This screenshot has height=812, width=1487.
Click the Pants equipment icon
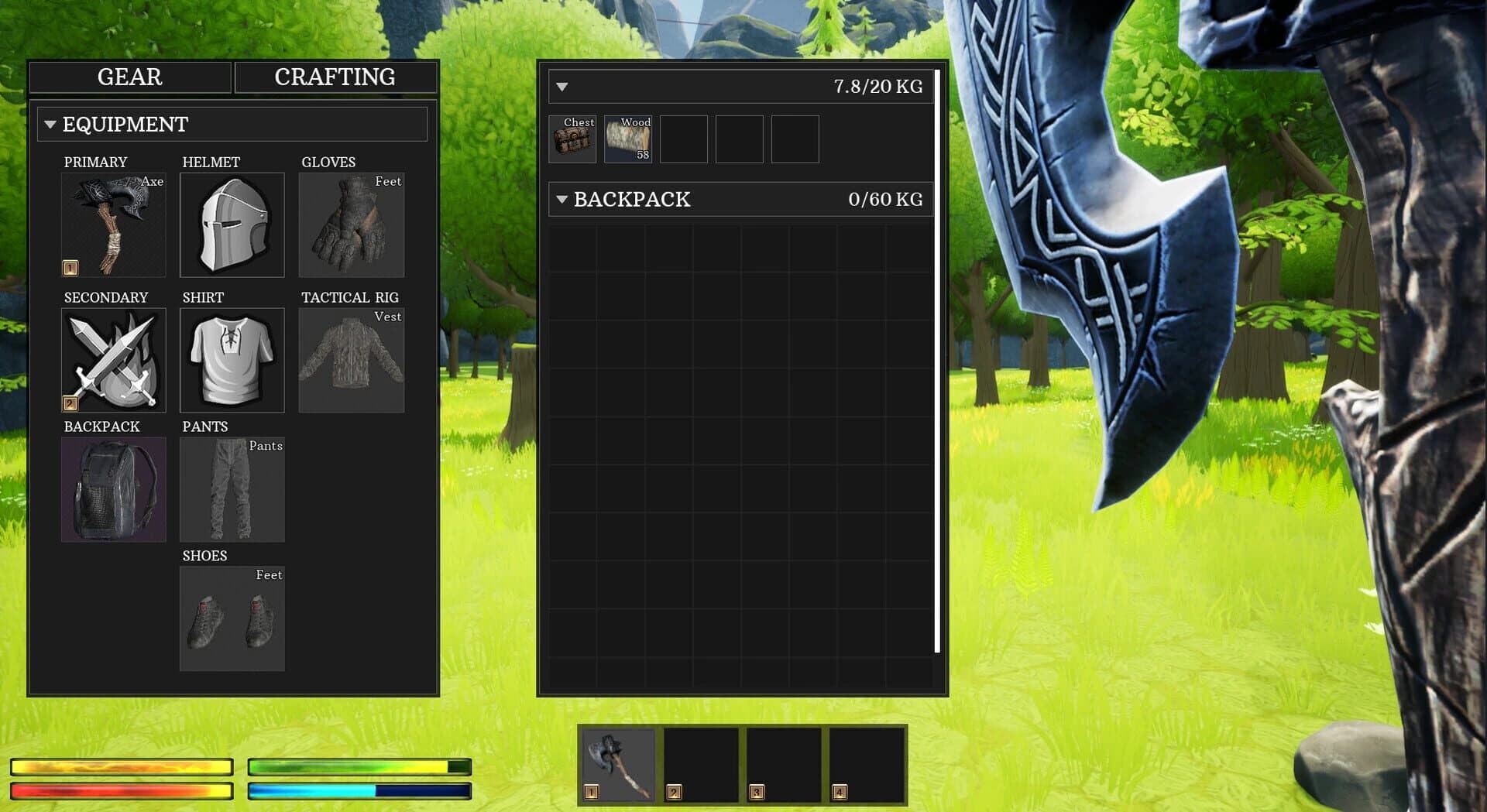[232, 489]
